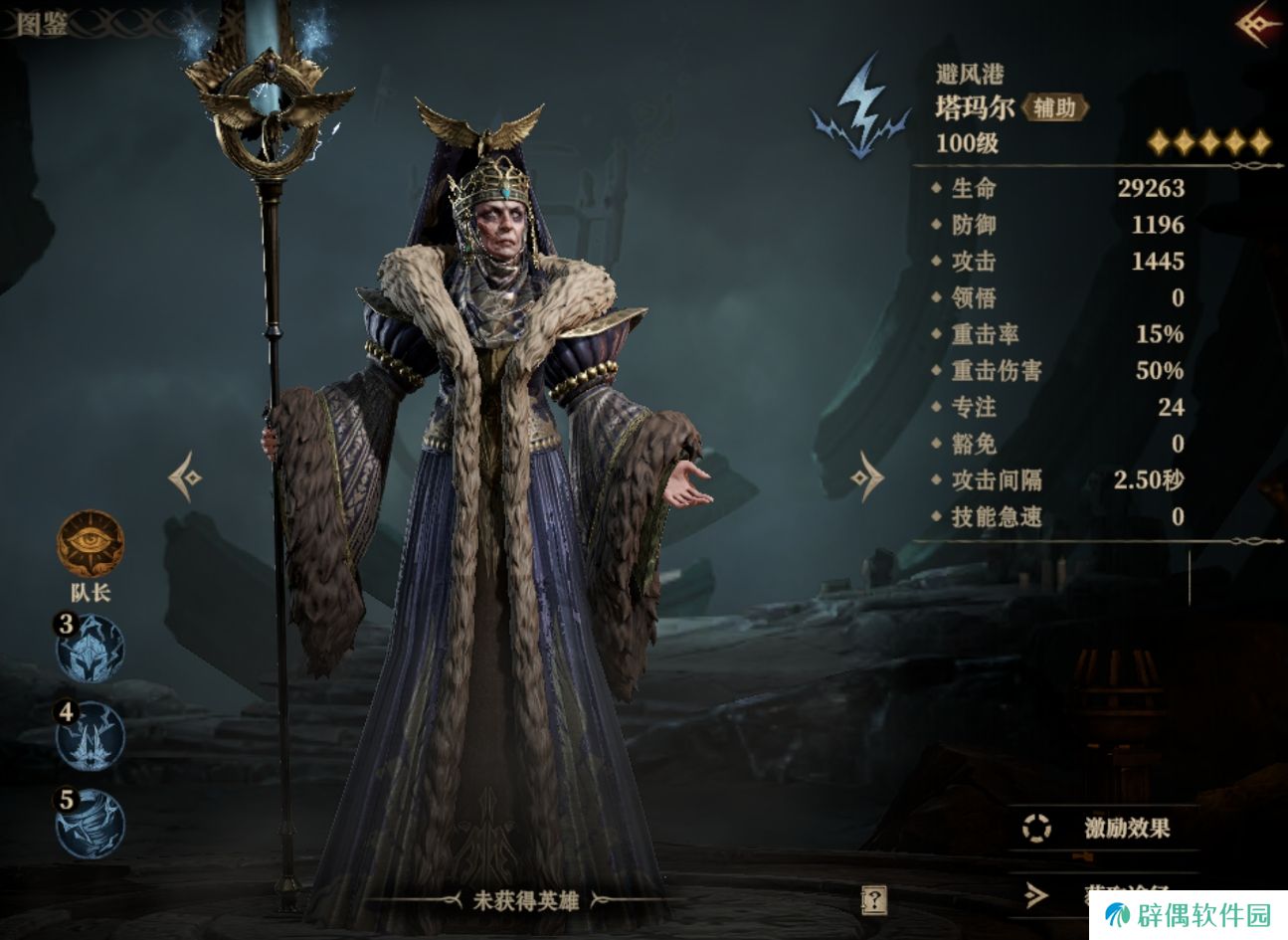Viewport: 1288px width, 940px height.
Task: View the level 3 helmet skill icon
Action: (90, 648)
